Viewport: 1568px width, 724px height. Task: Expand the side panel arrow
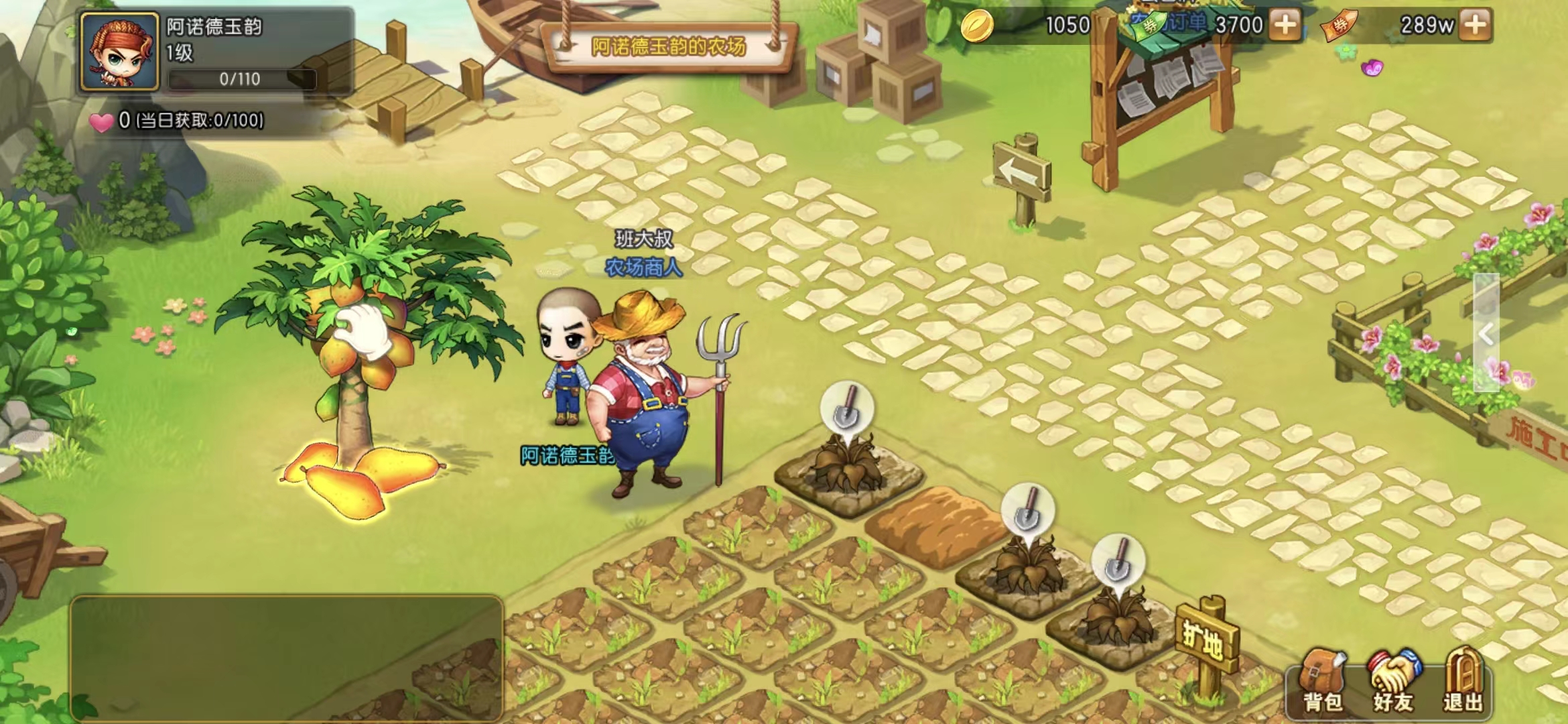pos(1486,333)
